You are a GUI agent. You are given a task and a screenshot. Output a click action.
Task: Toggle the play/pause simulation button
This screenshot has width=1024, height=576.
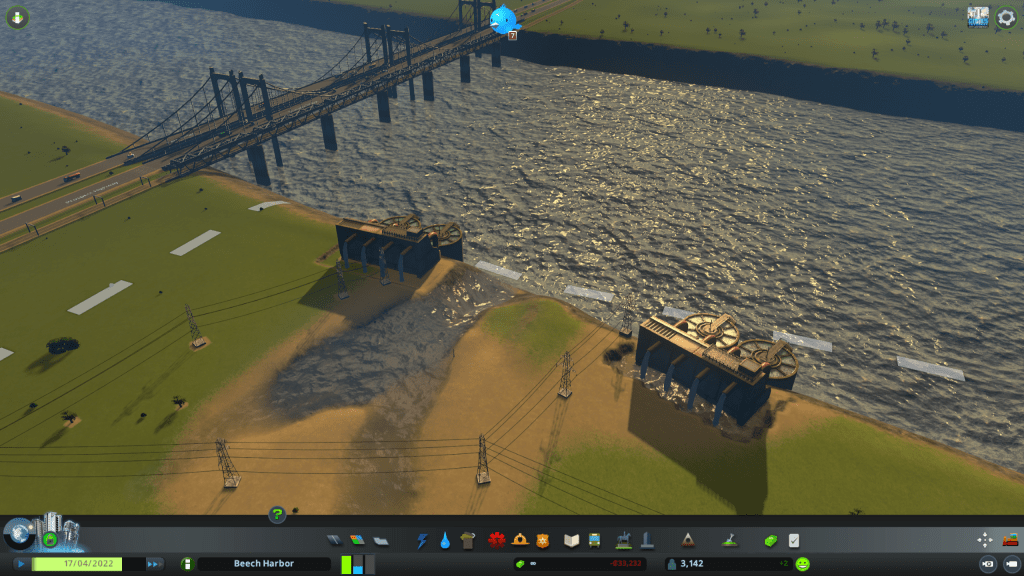21,564
